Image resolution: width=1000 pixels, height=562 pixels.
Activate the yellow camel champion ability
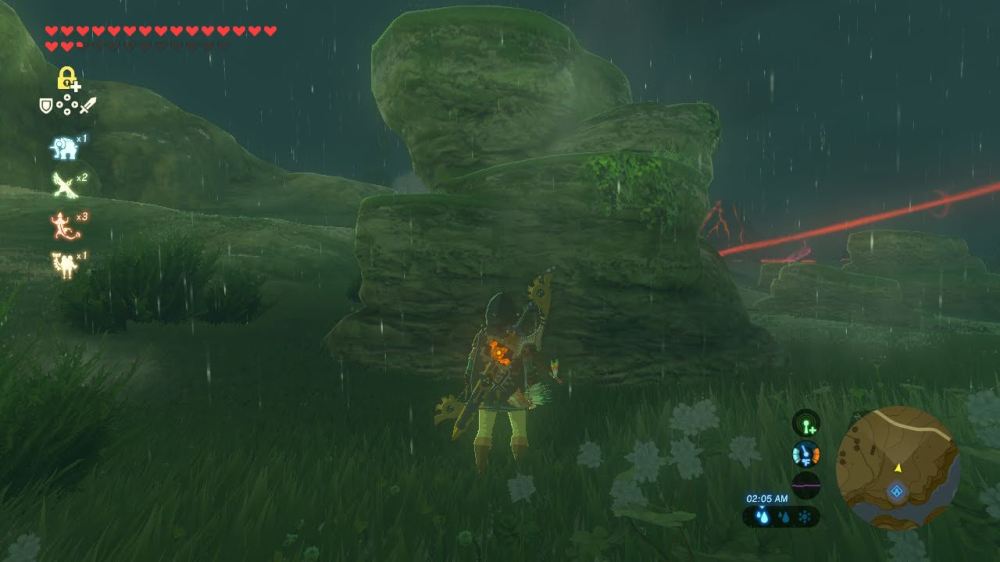point(64,264)
